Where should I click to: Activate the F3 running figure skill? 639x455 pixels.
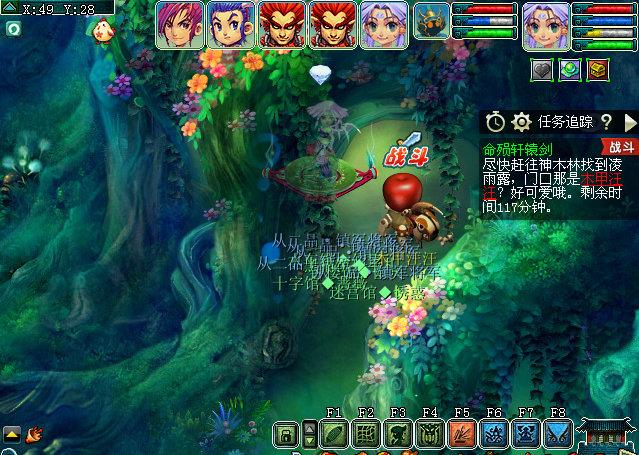pos(398,434)
